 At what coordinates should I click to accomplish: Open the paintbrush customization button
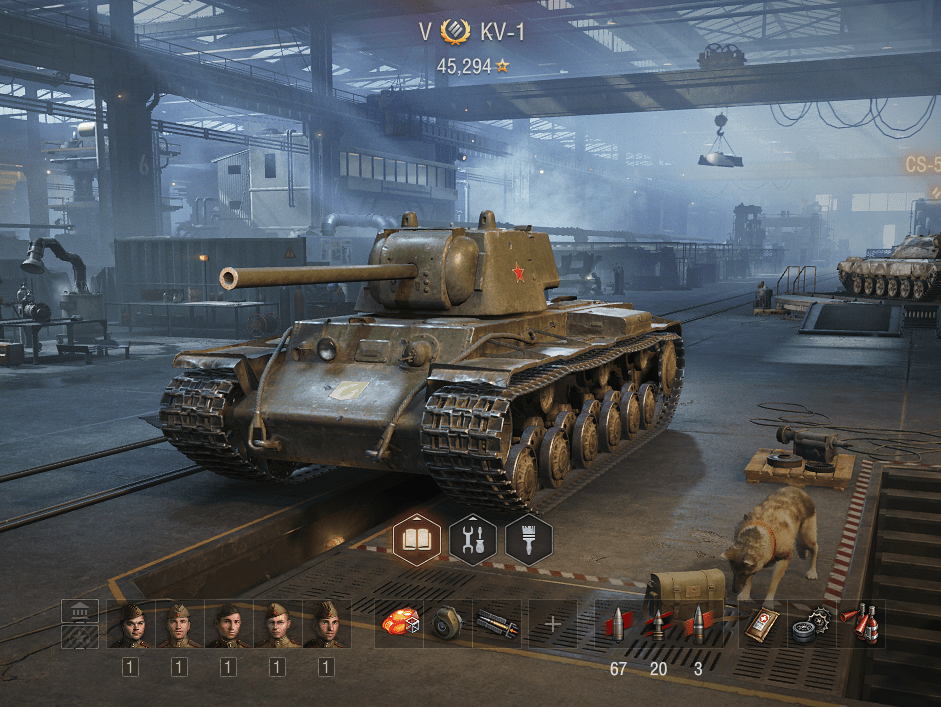[x=528, y=541]
